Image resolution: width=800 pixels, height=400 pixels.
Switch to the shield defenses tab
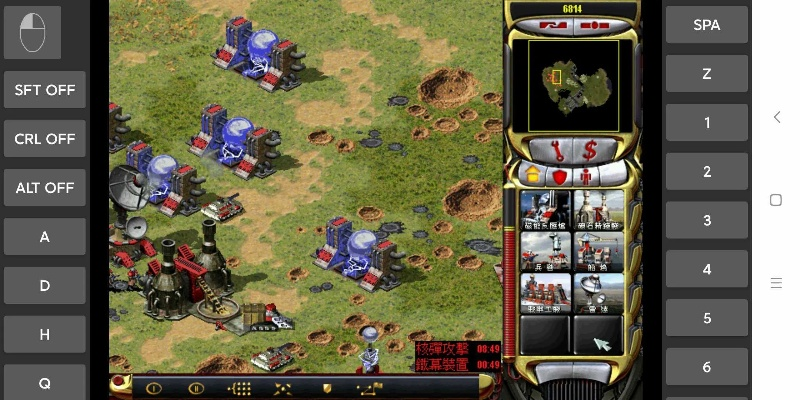(x=560, y=176)
